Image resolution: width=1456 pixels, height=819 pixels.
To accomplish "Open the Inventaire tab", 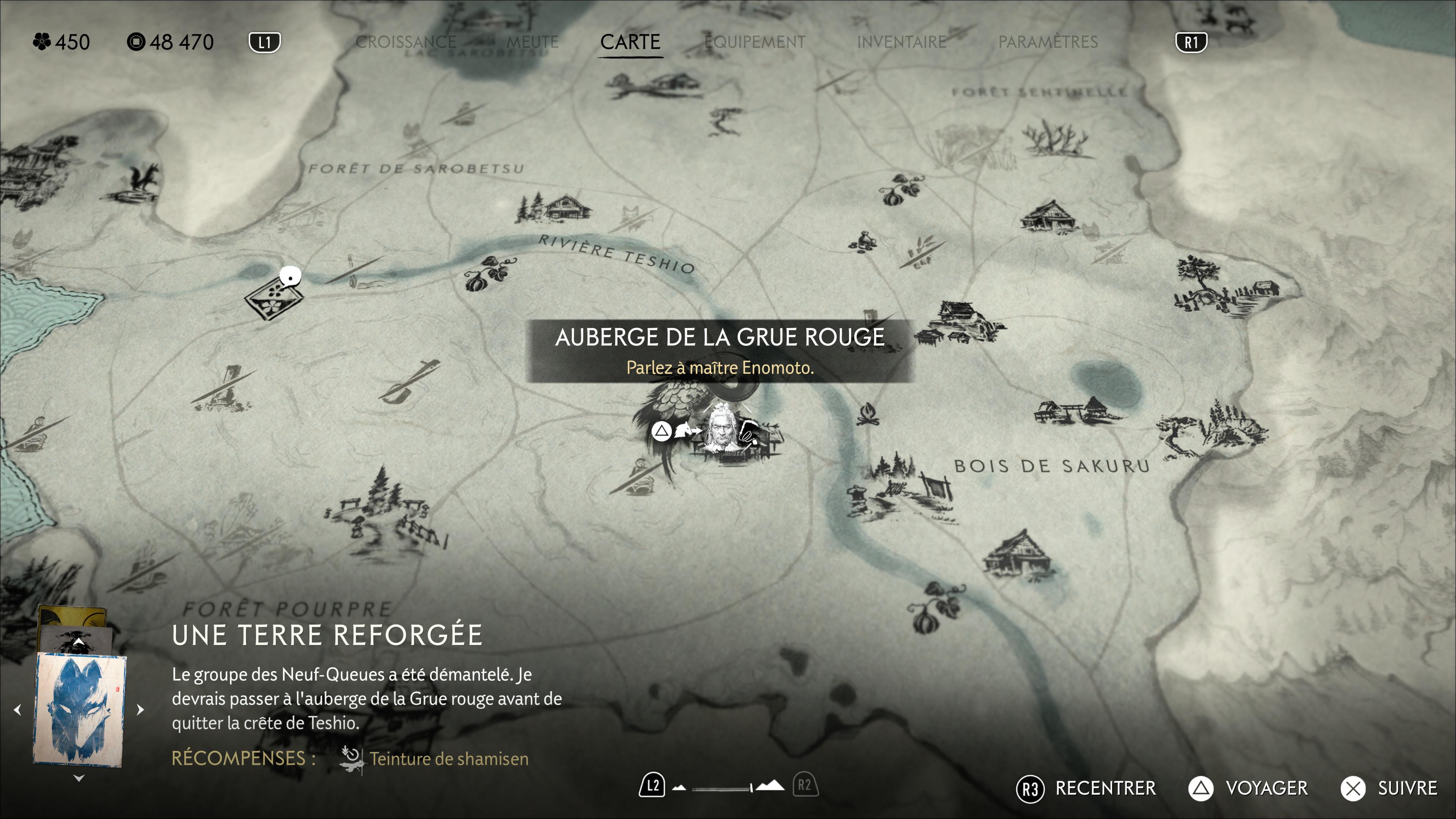I will 902,42.
